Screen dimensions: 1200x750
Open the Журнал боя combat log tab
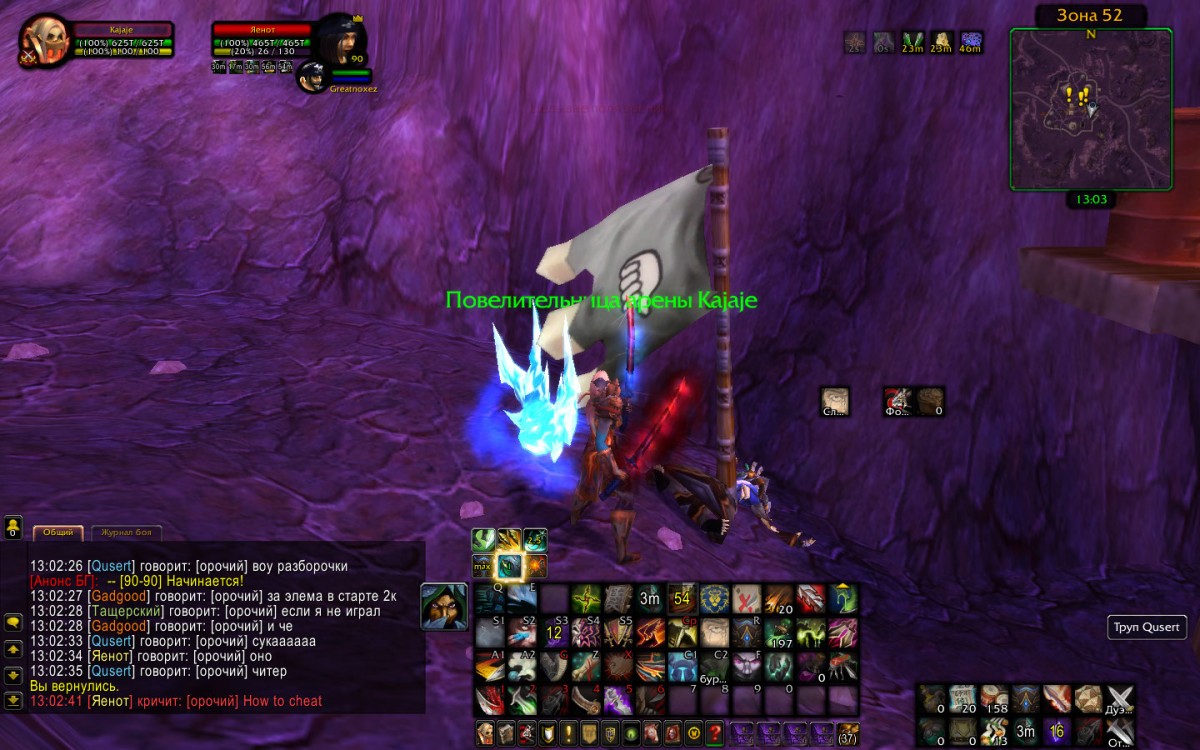[126, 533]
